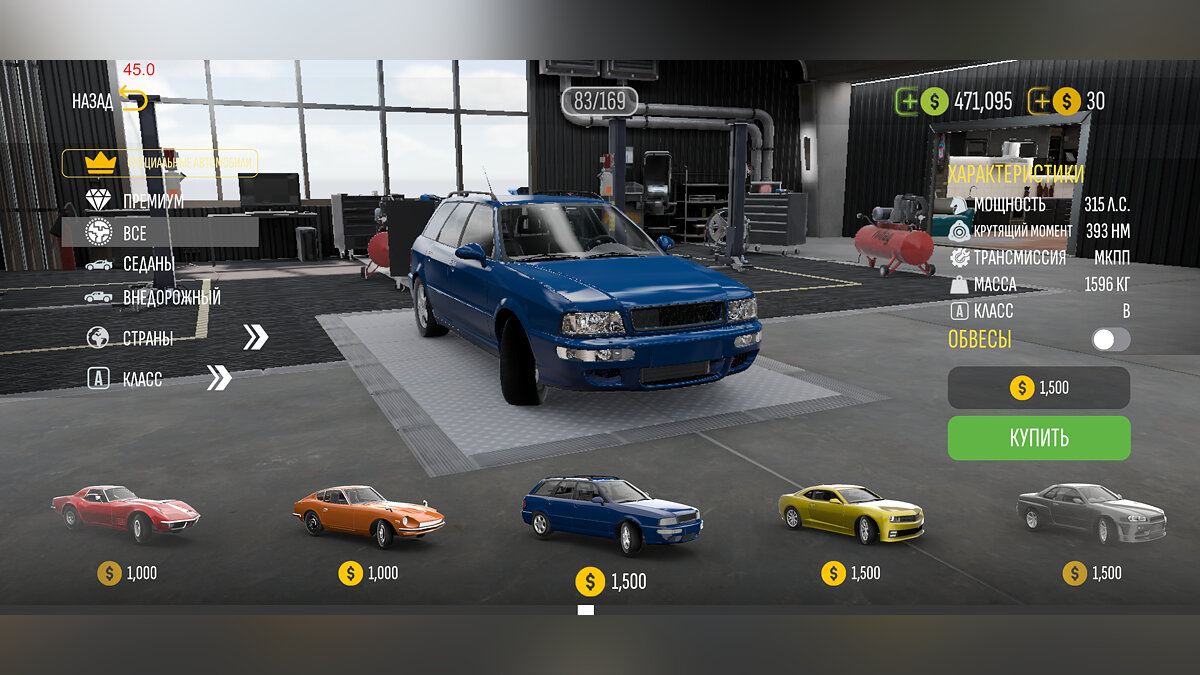The width and height of the screenshot is (1200, 675).
Task: Choose the yellow Camaro thumbnail
Action: pos(851,512)
